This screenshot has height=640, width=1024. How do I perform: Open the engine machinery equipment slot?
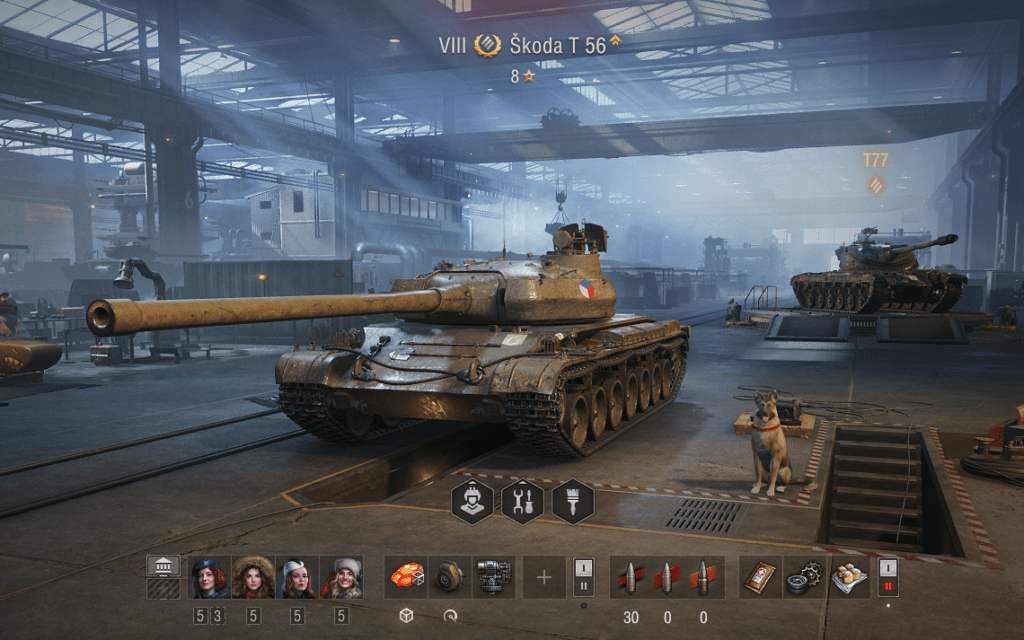pyautogui.click(x=494, y=577)
